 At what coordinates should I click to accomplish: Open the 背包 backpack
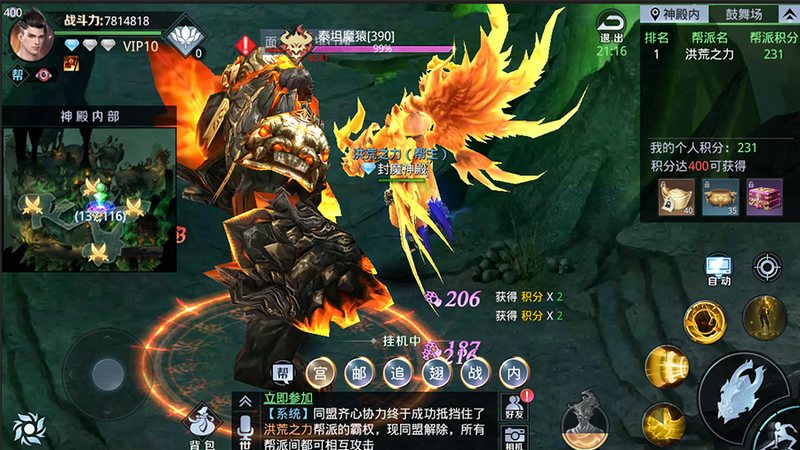(202, 427)
